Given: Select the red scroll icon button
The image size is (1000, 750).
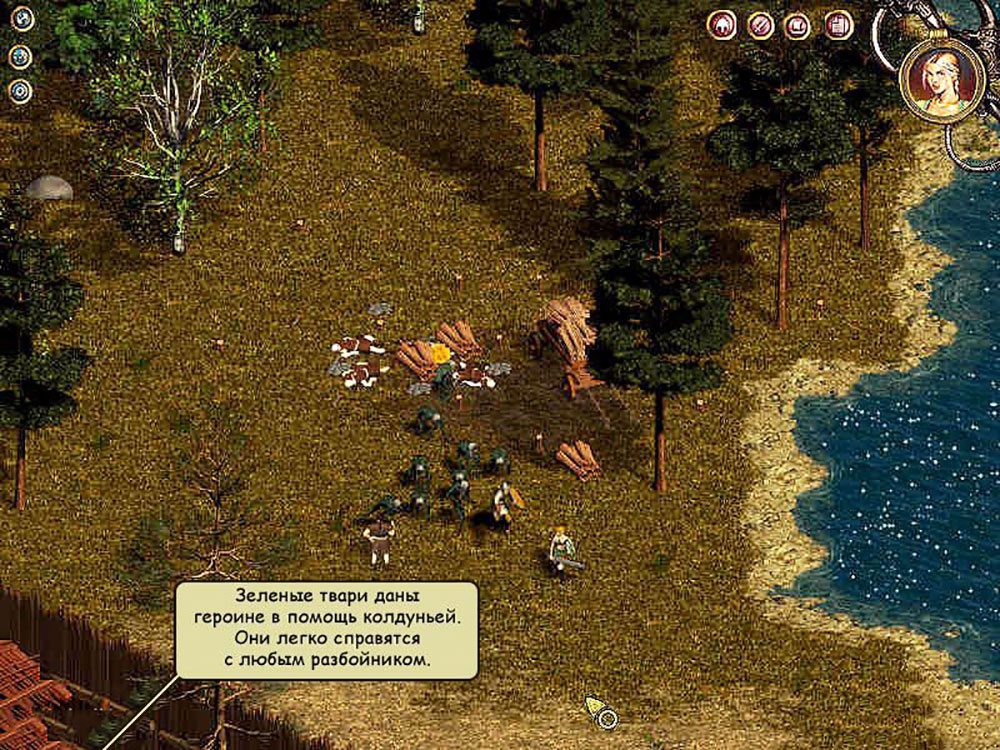Looking at the screenshot, I should coord(797,24).
